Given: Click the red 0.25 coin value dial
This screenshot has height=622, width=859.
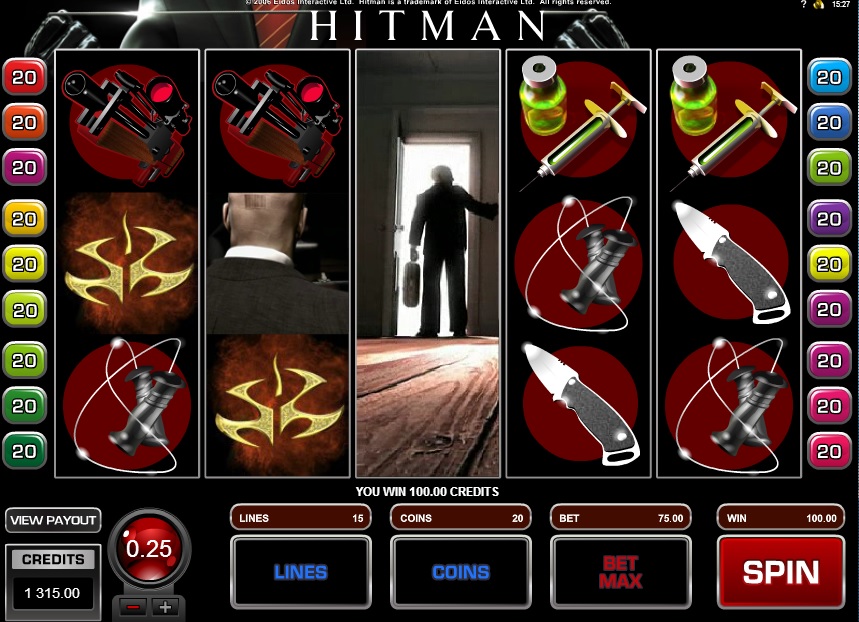Looking at the screenshot, I should tap(148, 549).
